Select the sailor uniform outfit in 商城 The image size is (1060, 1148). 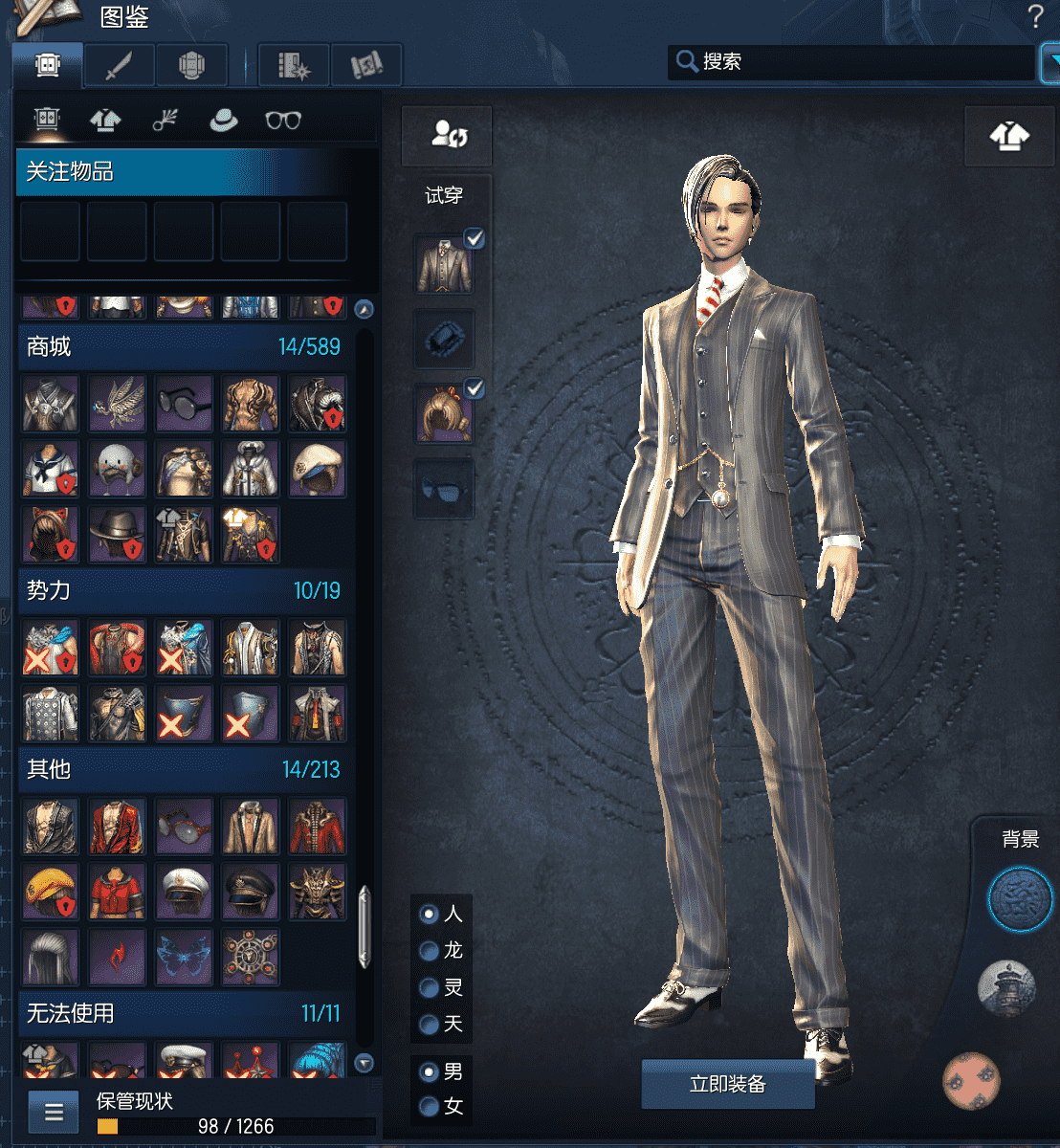50,468
